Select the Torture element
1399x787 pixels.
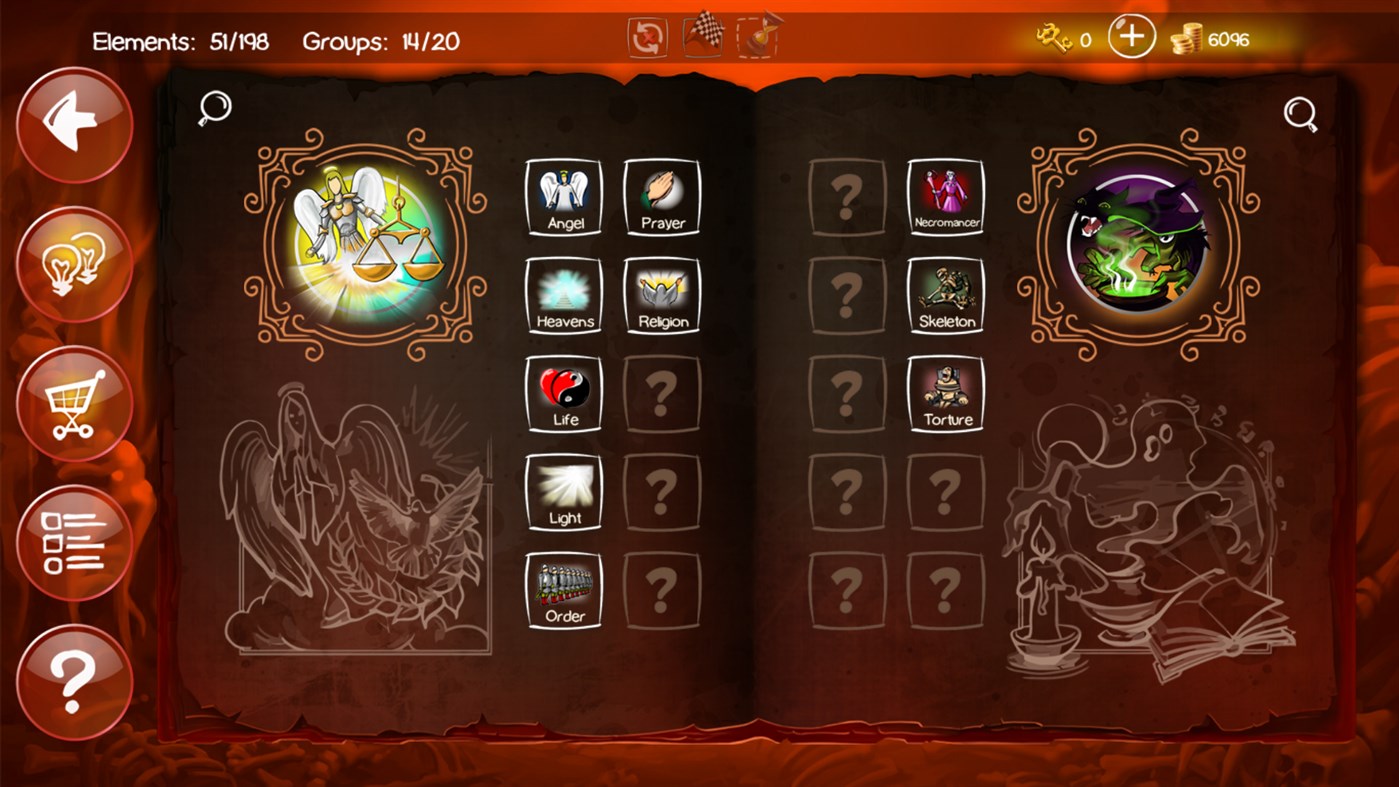(945, 394)
